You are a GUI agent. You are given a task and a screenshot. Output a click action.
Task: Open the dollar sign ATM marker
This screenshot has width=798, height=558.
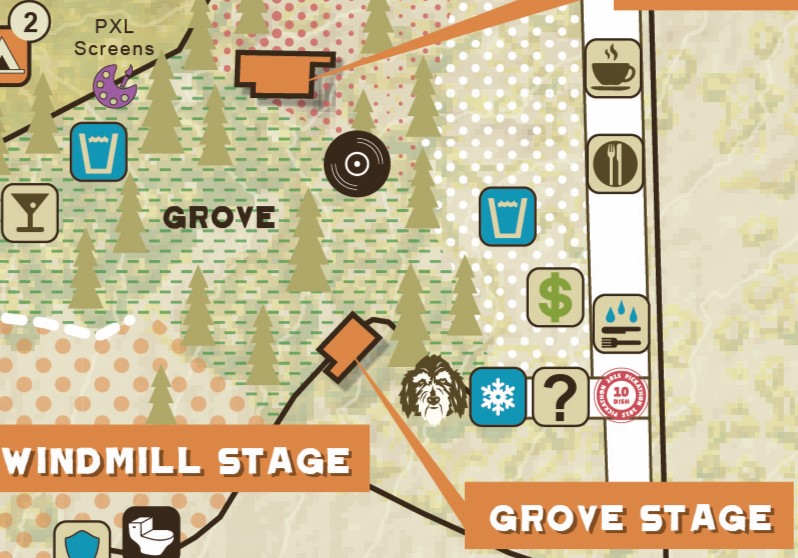[555, 297]
